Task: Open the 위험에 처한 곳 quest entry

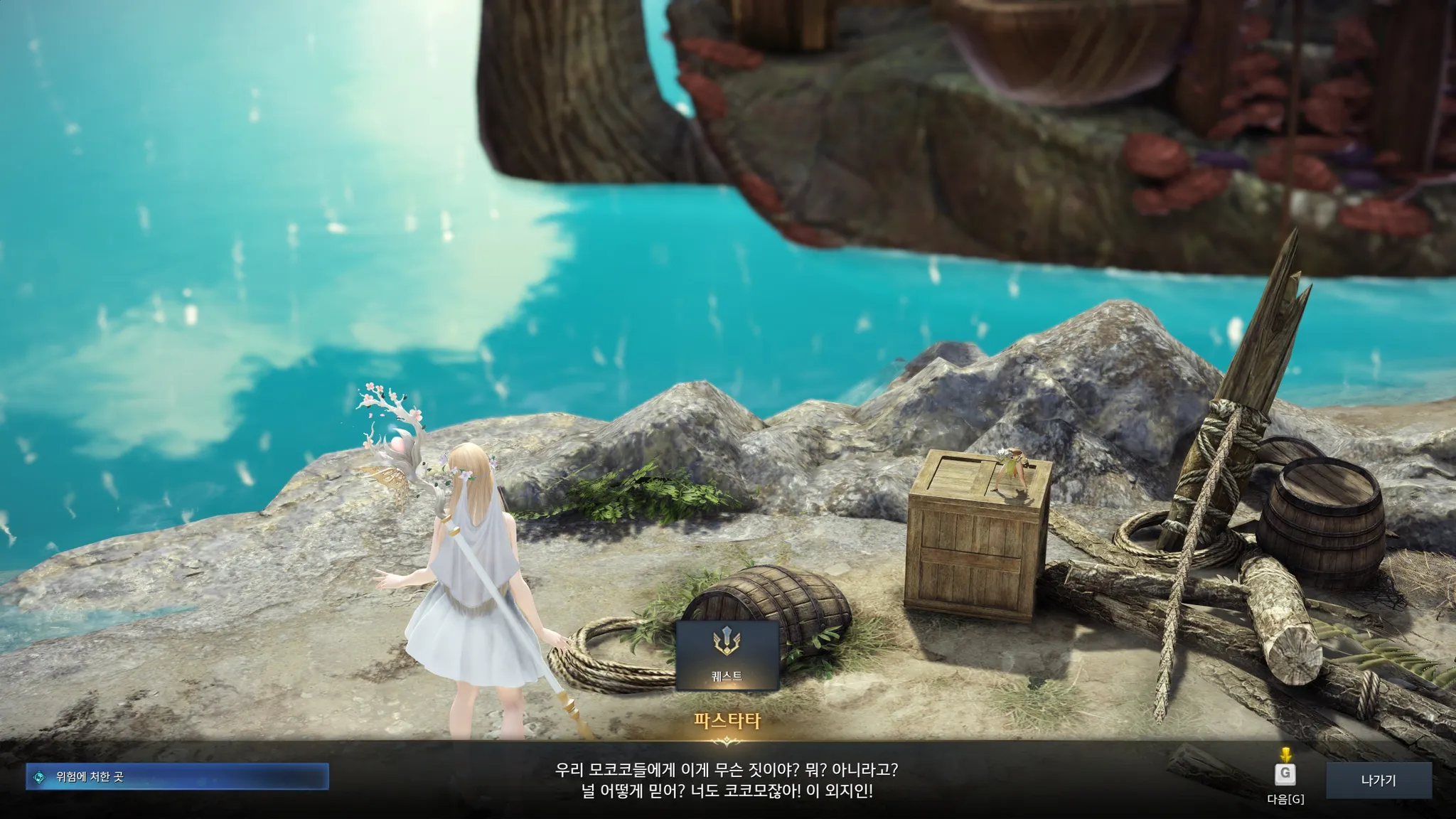Action: pyautogui.click(x=177, y=777)
